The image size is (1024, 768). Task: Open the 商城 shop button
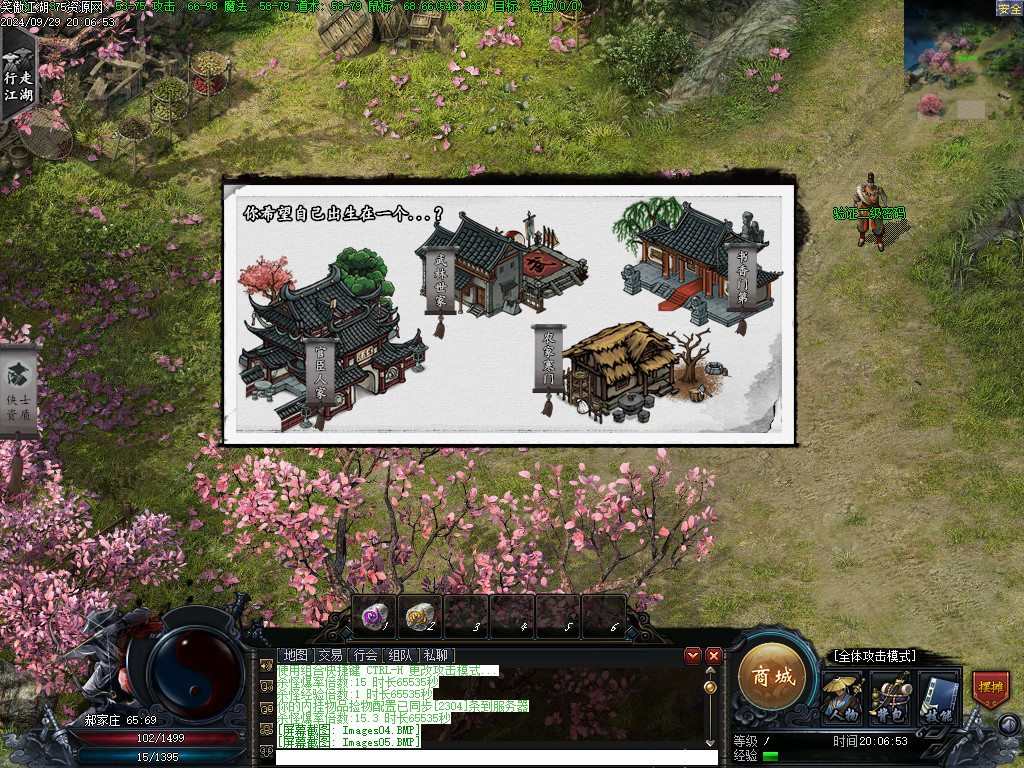pyautogui.click(x=772, y=677)
